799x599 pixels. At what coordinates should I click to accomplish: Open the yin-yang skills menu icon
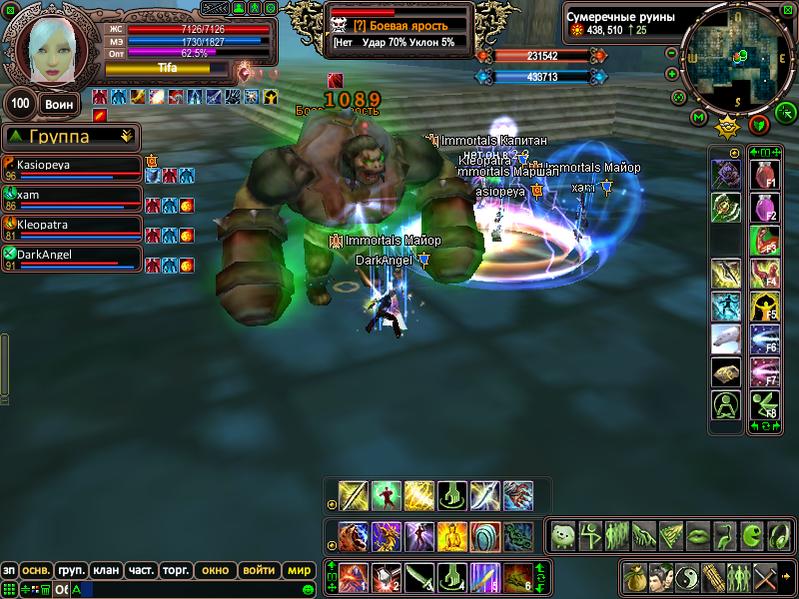686,577
